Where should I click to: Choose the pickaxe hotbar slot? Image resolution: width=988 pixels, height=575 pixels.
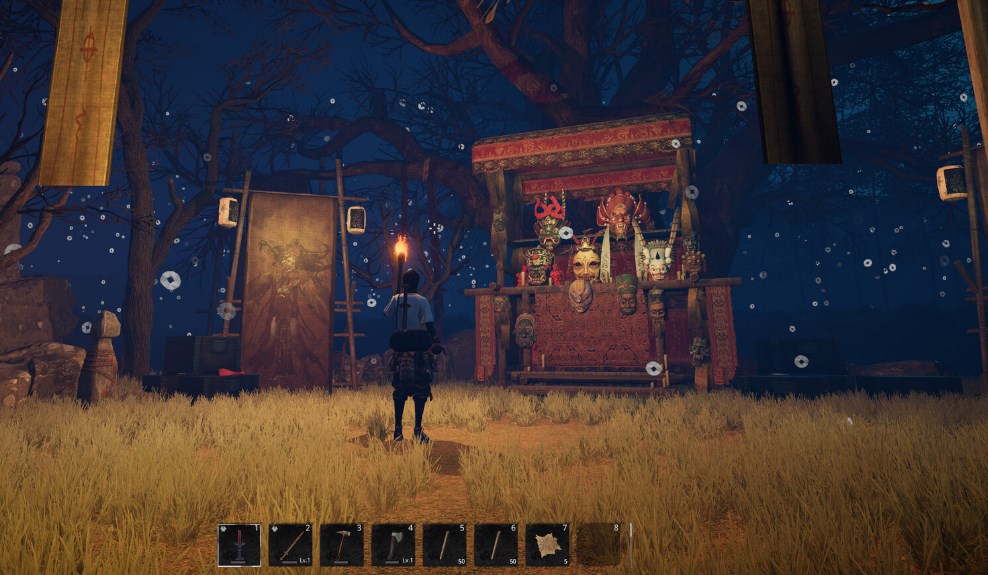click(342, 545)
